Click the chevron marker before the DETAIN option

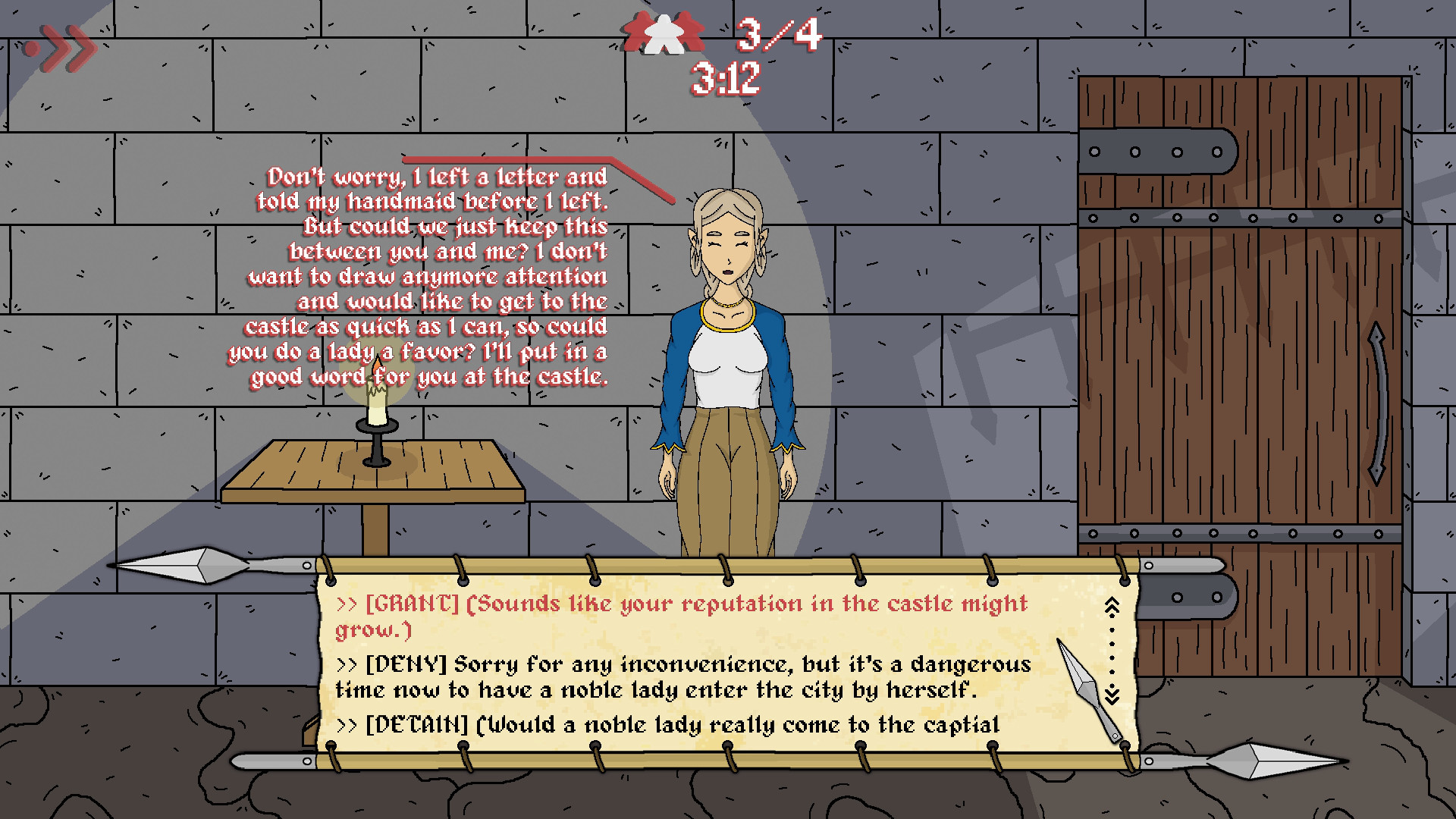click(x=347, y=725)
